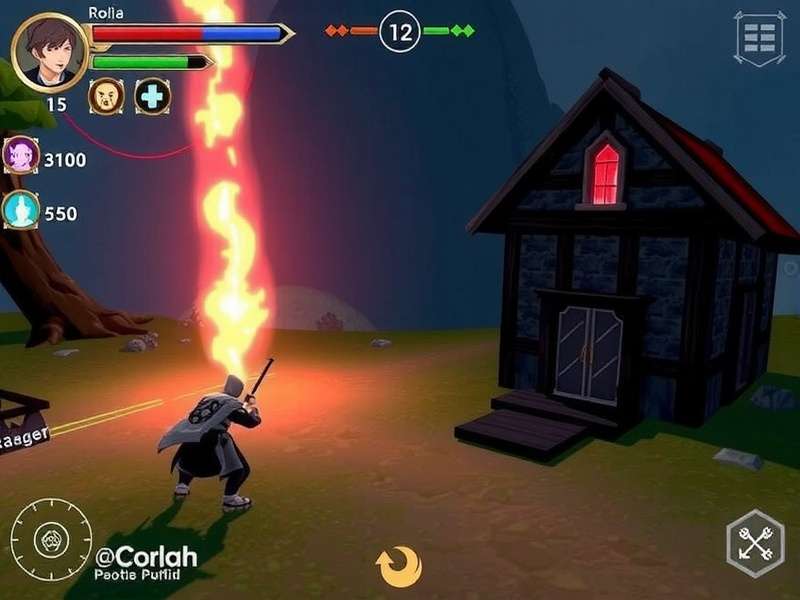This screenshot has height=600, width=800.
Task: Click the orange swirl arrow icon
Action: coord(397,567)
